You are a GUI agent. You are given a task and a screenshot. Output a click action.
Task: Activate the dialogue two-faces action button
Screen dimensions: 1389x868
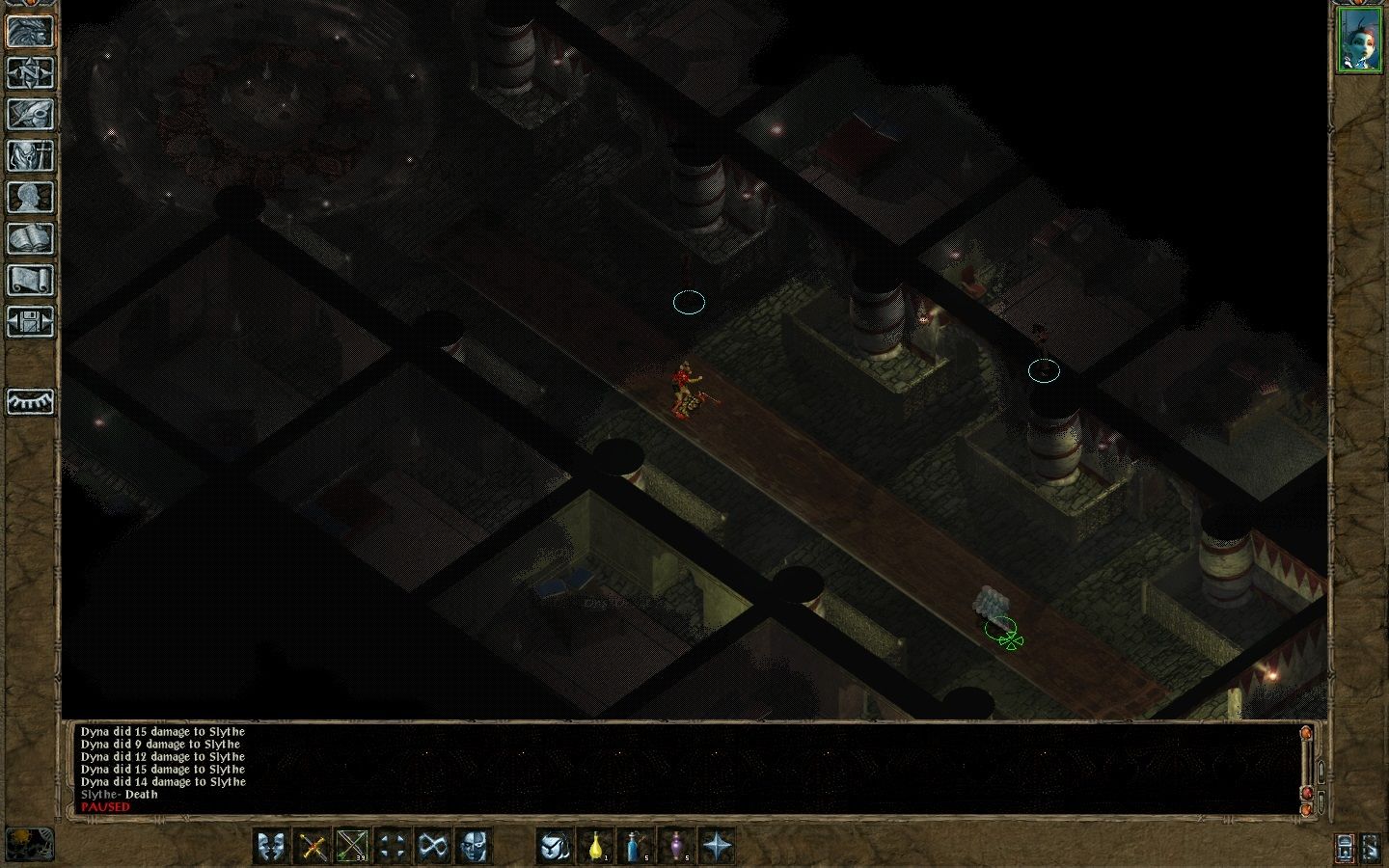point(272,846)
